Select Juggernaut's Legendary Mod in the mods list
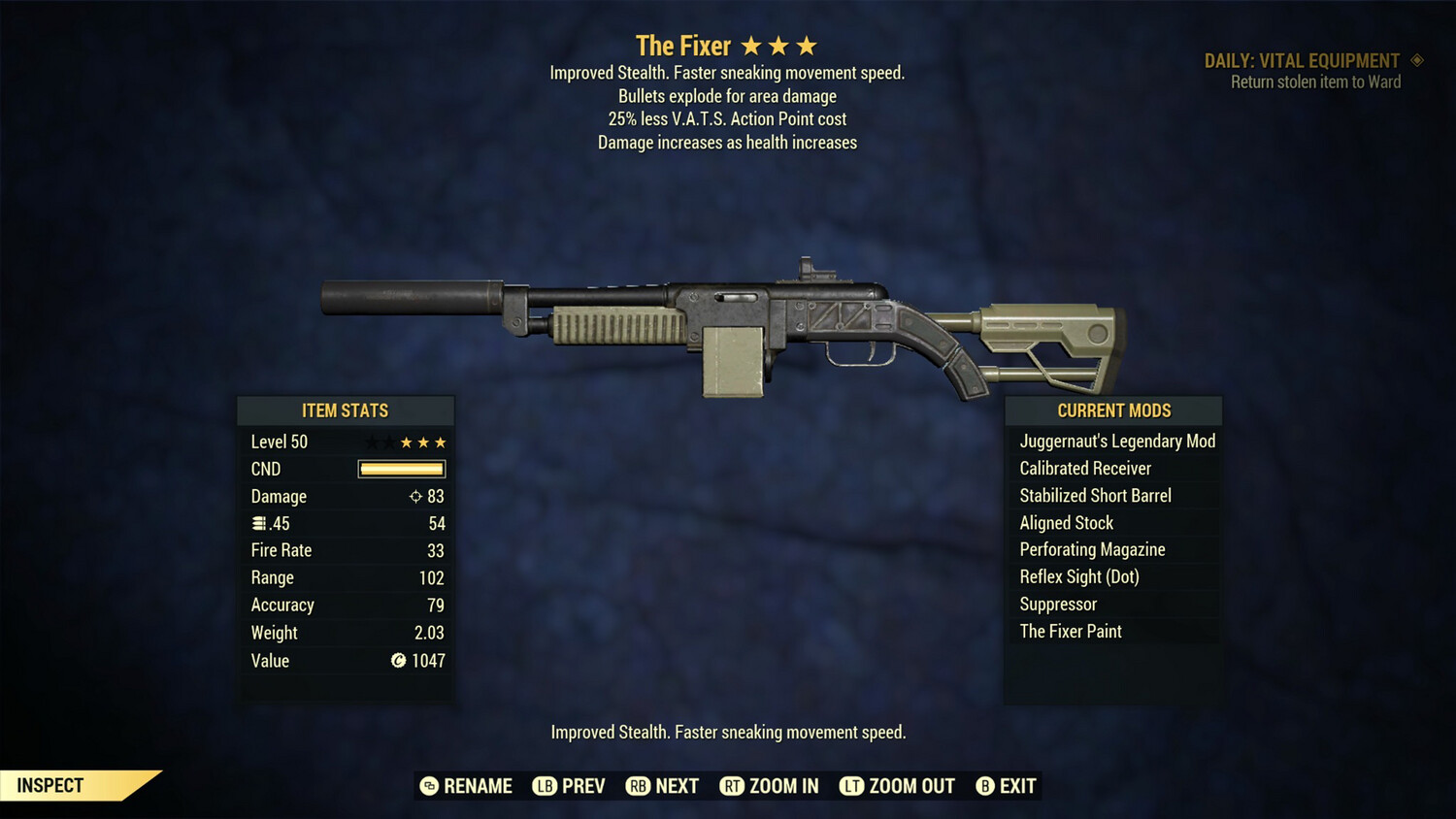The height and width of the screenshot is (819, 1456). click(1116, 441)
